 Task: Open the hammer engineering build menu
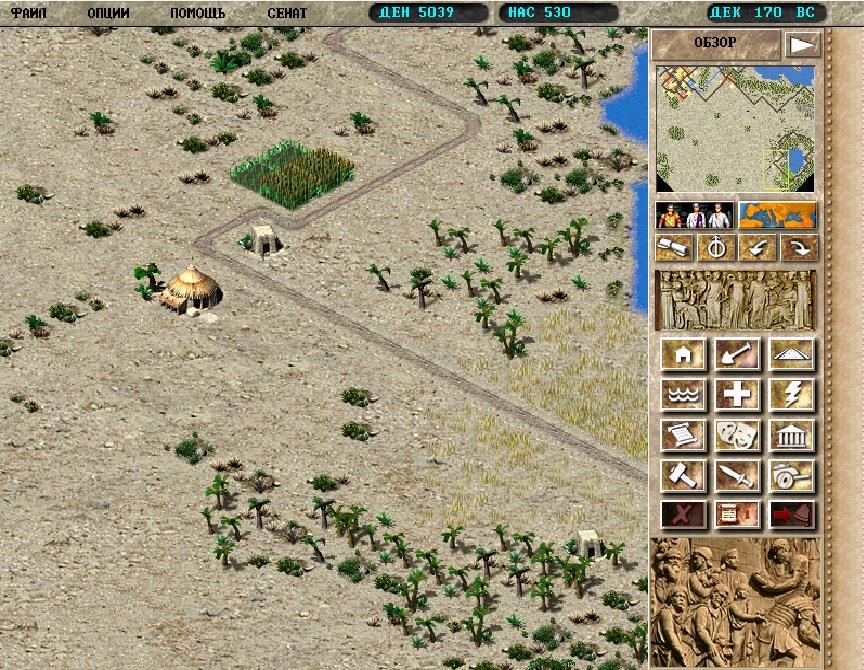pos(684,476)
